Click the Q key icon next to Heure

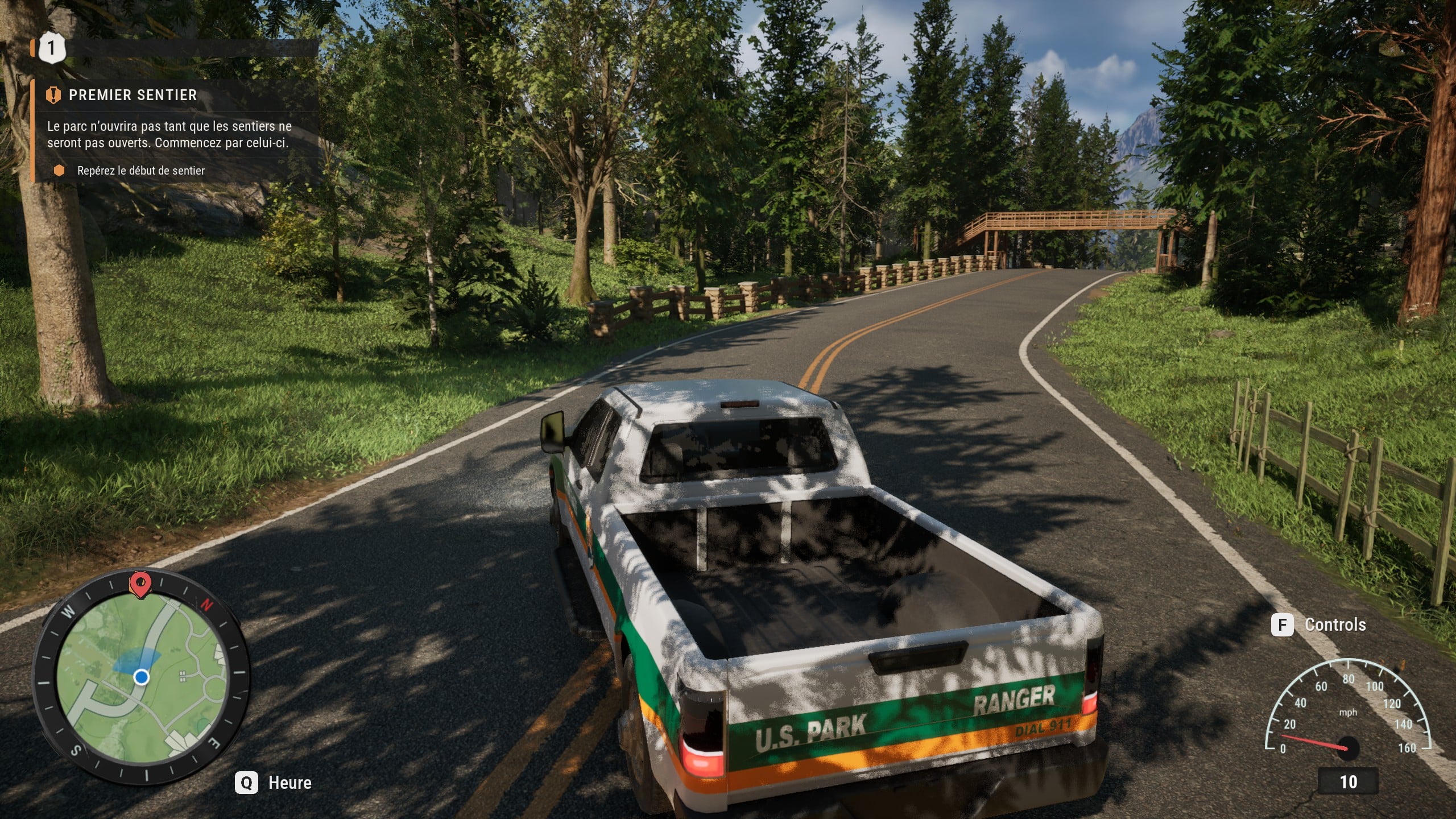click(247, 783)
